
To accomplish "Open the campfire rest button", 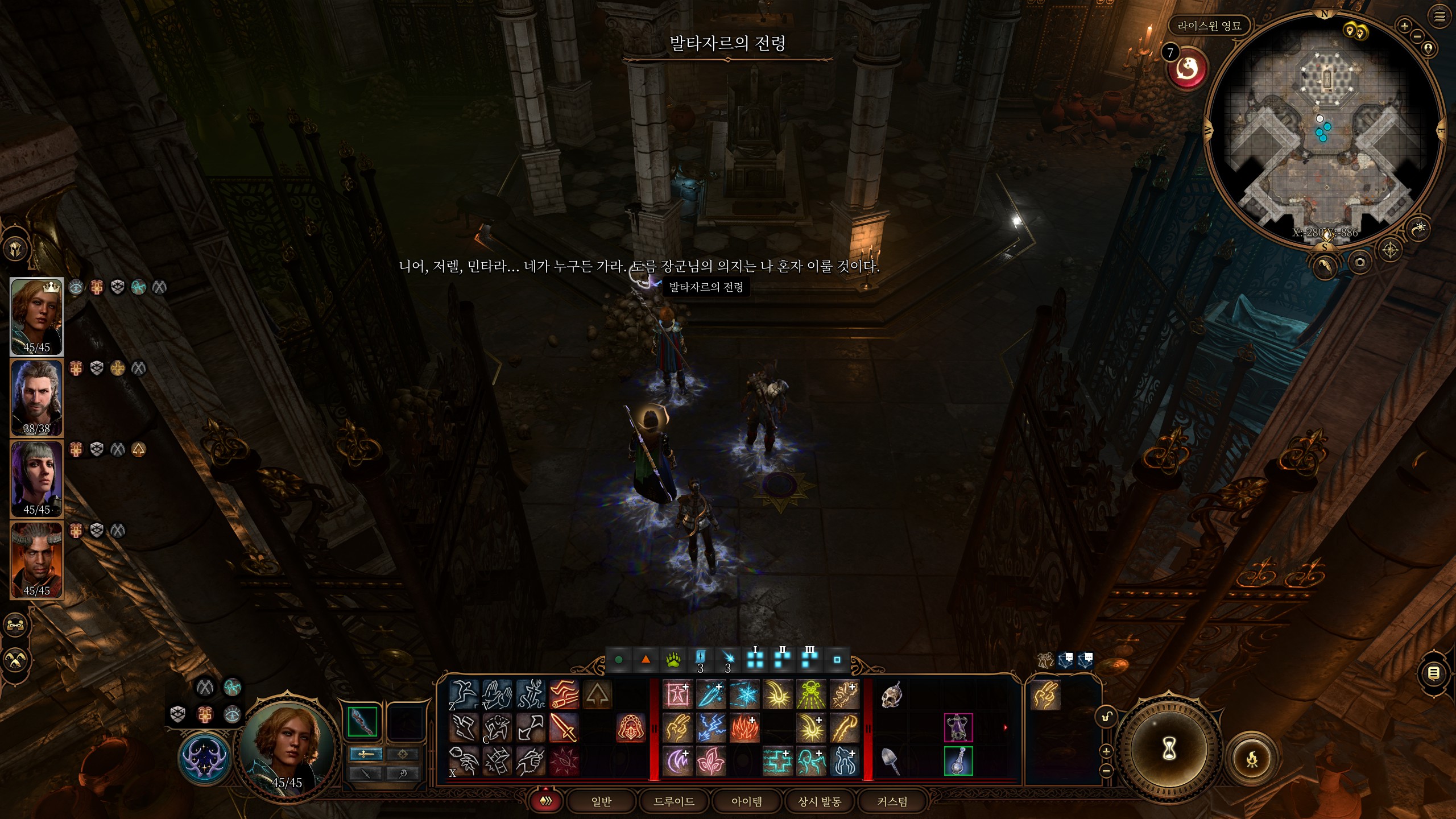I will [1251, 759].
